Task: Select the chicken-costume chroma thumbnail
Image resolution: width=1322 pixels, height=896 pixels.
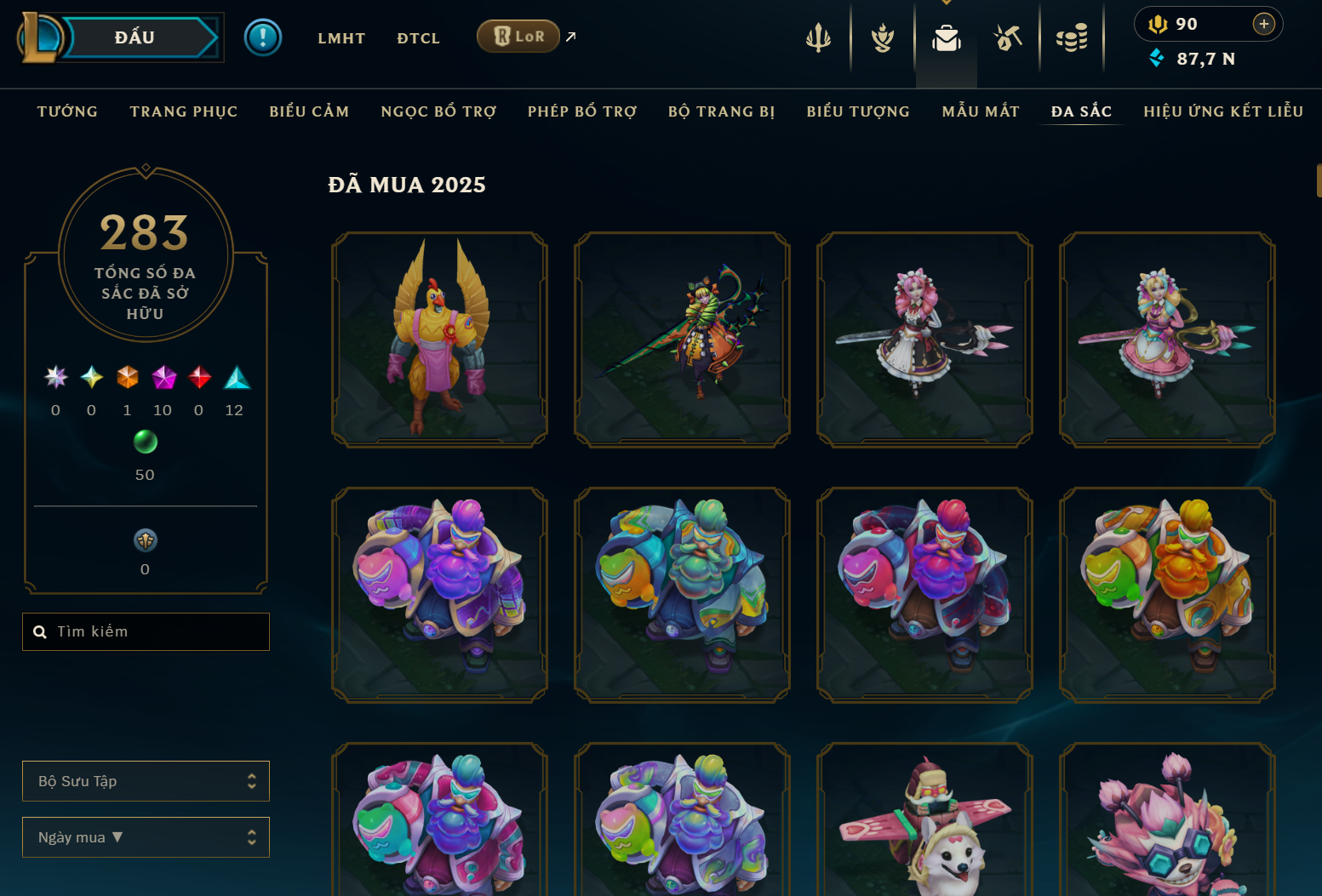Action: [439, 340]
